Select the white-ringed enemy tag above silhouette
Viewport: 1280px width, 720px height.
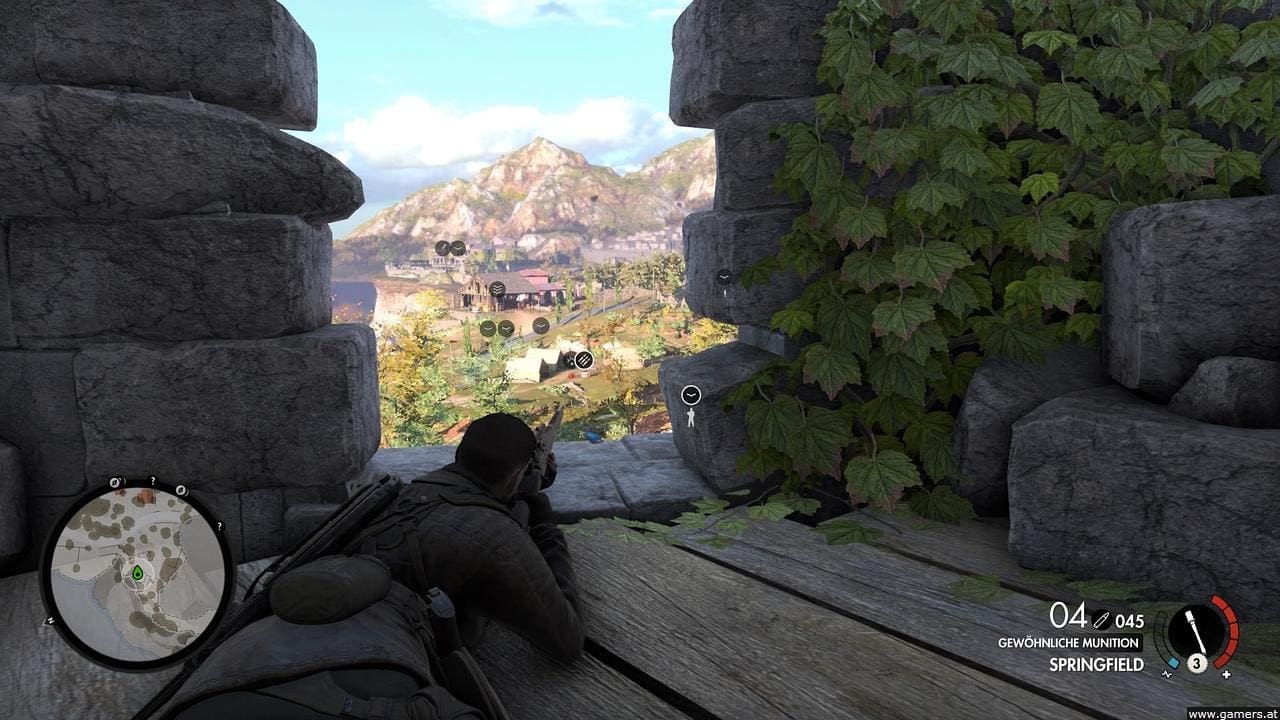pyautogui.click(x=691, y=395)
